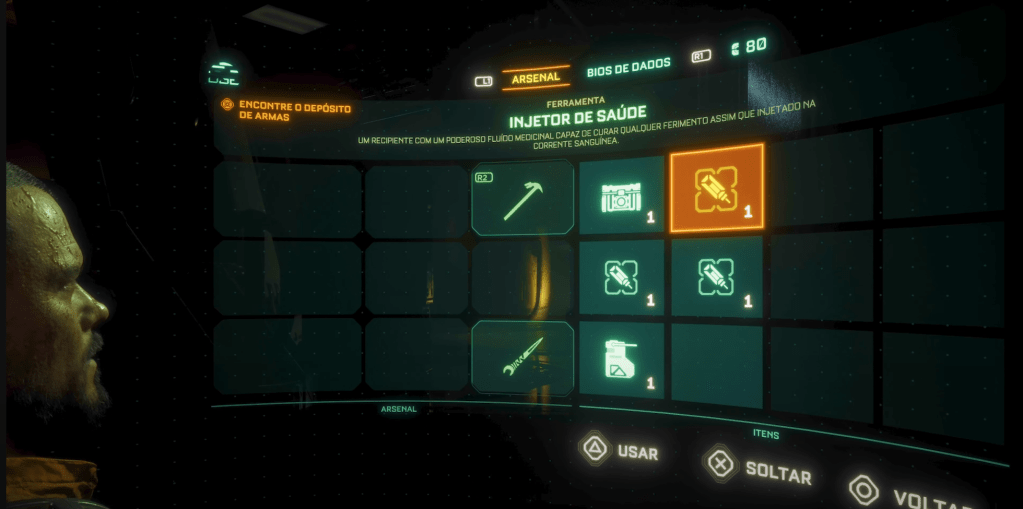Choose the pickaxe weapon slot
Screen dimensions: 1023x509
[523, 198]
